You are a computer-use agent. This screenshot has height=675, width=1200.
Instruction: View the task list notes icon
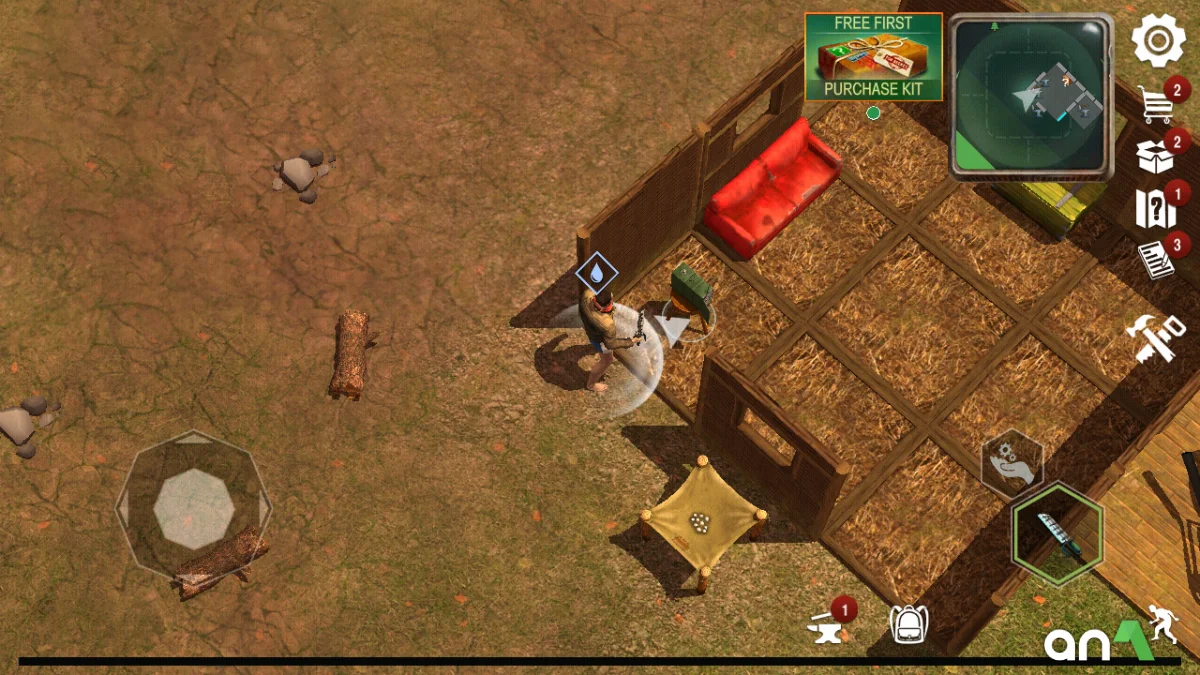click(1156, 261)
